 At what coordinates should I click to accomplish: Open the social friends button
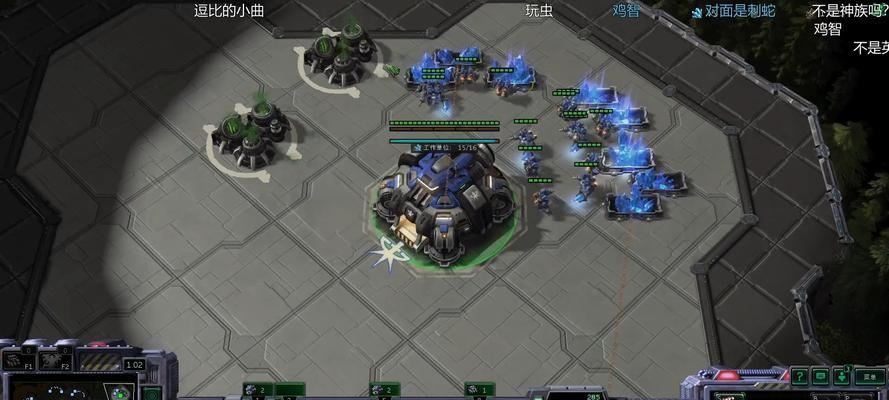(x=842, y=376)
